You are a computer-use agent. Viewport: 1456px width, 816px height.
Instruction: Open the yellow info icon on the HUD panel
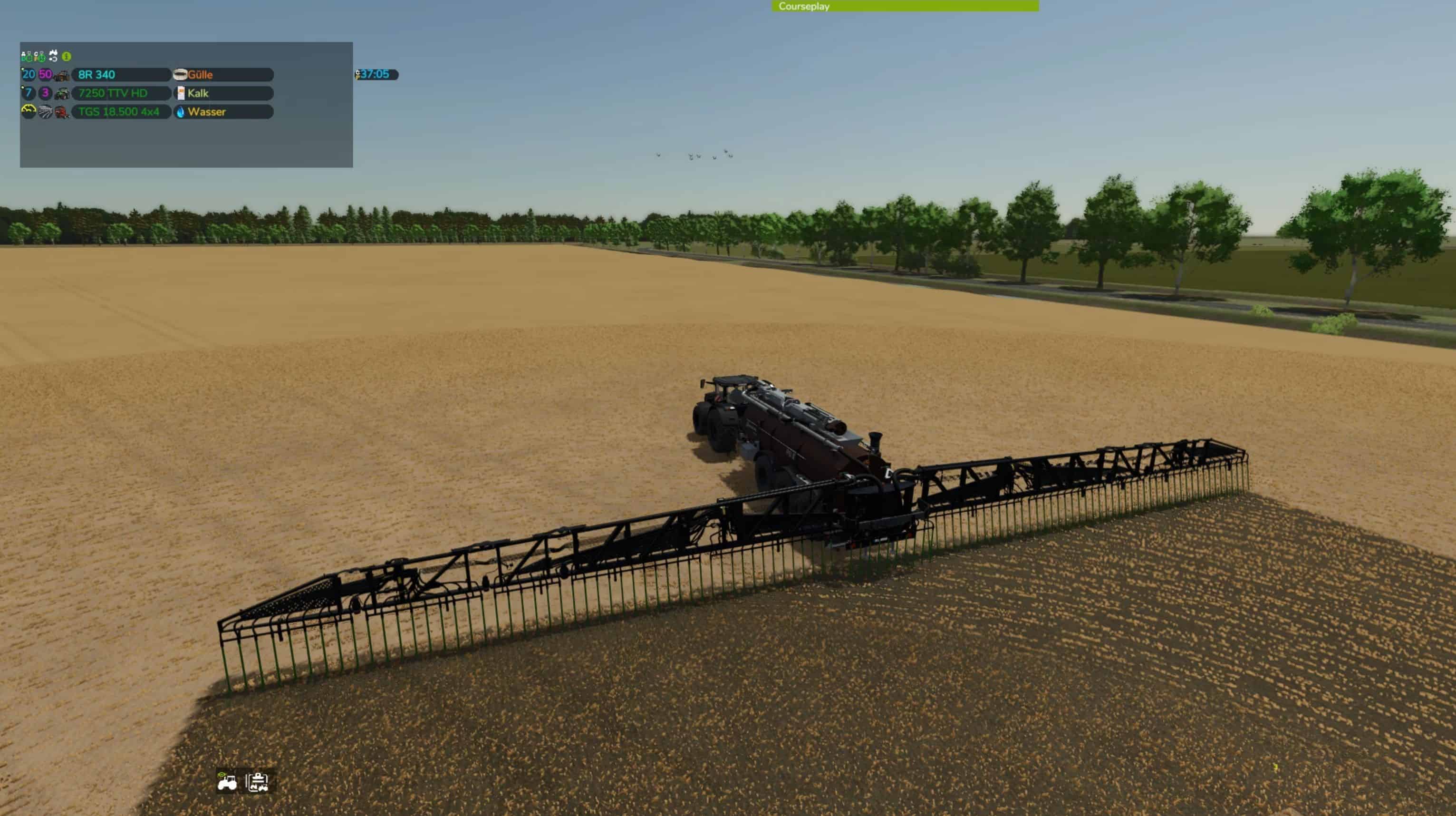66,56
